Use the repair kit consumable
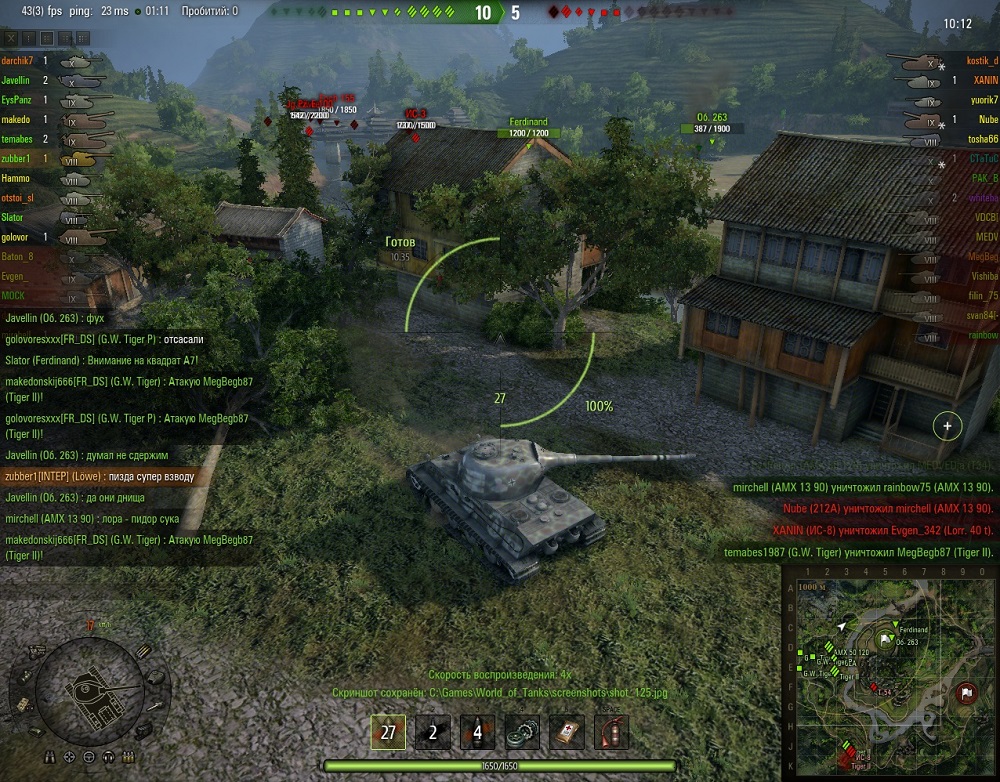 click(x=522, y=732)
